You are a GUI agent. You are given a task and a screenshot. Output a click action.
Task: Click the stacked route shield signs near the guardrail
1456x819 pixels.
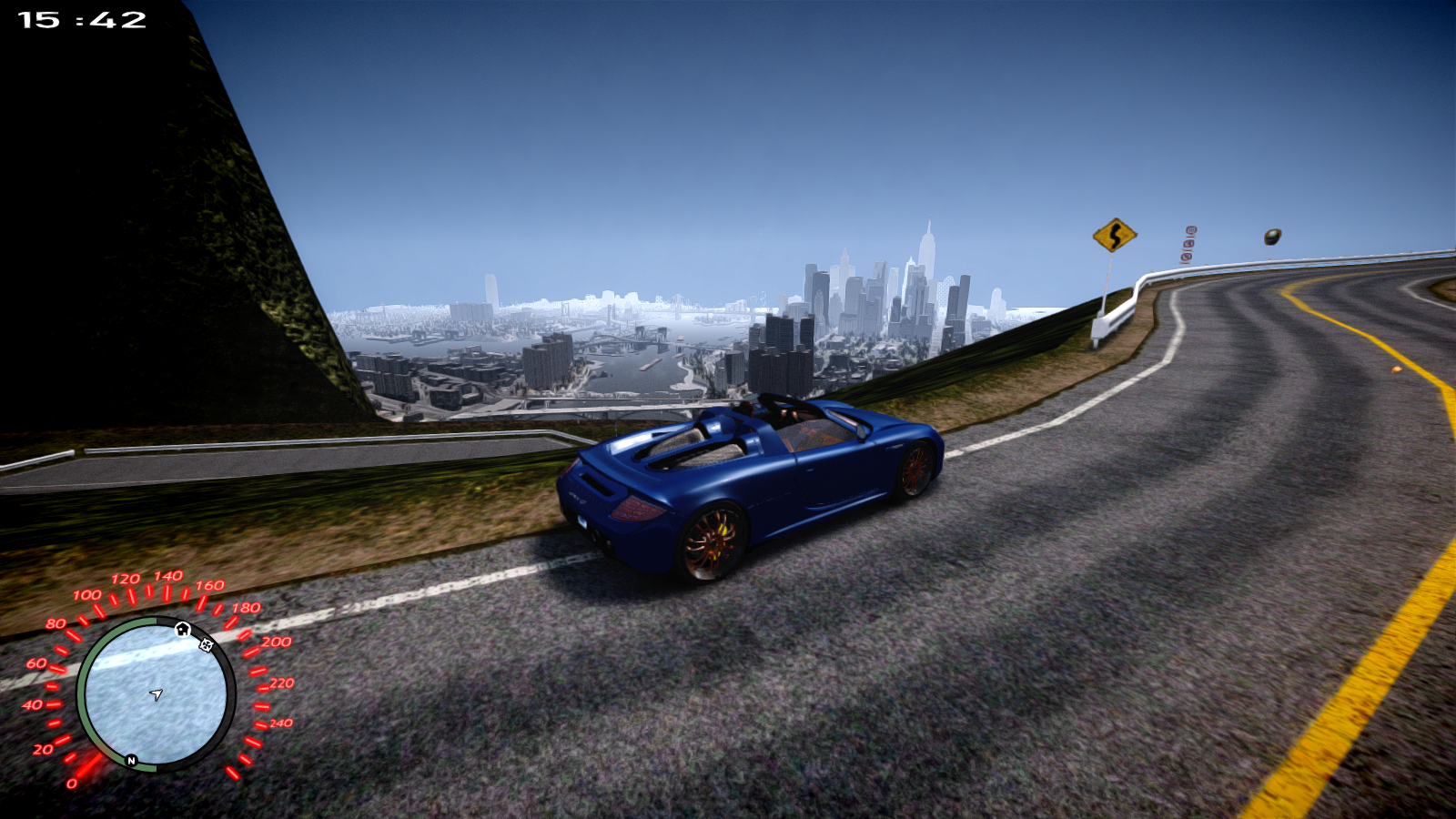(1188, 244)
